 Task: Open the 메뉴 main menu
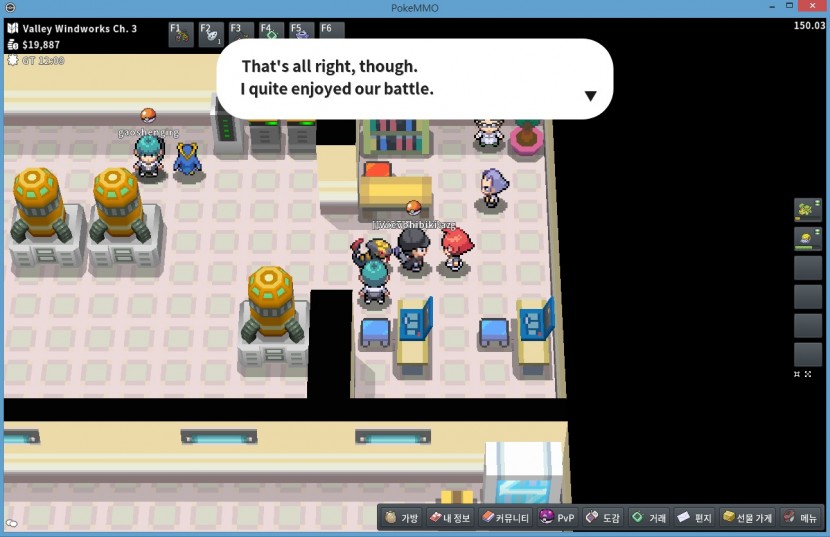pos(800,518)
